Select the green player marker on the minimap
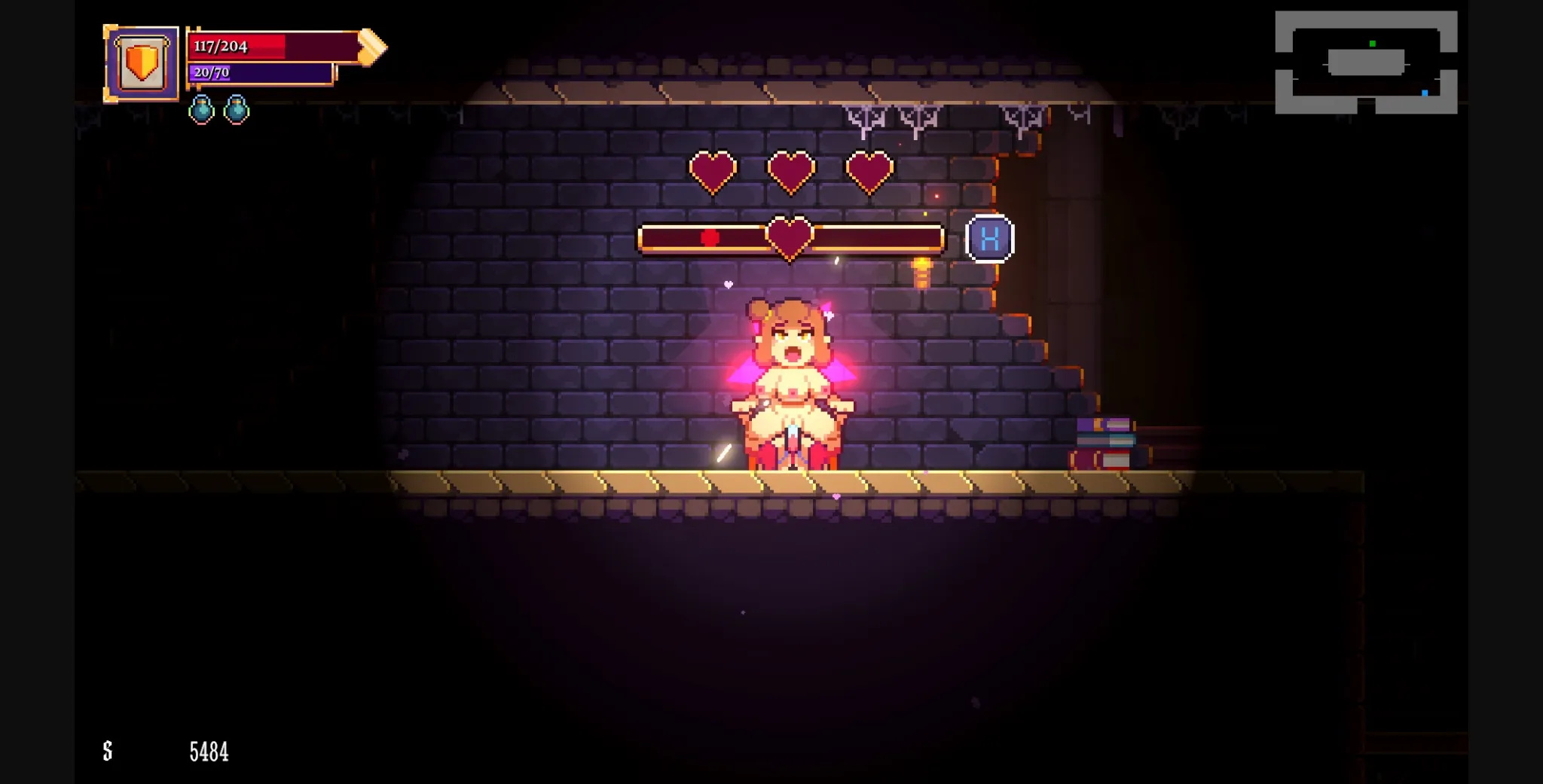Image resolution: width=1543 pixels, height=784 pixels. pyautogui.click(x=1371, y=44)
